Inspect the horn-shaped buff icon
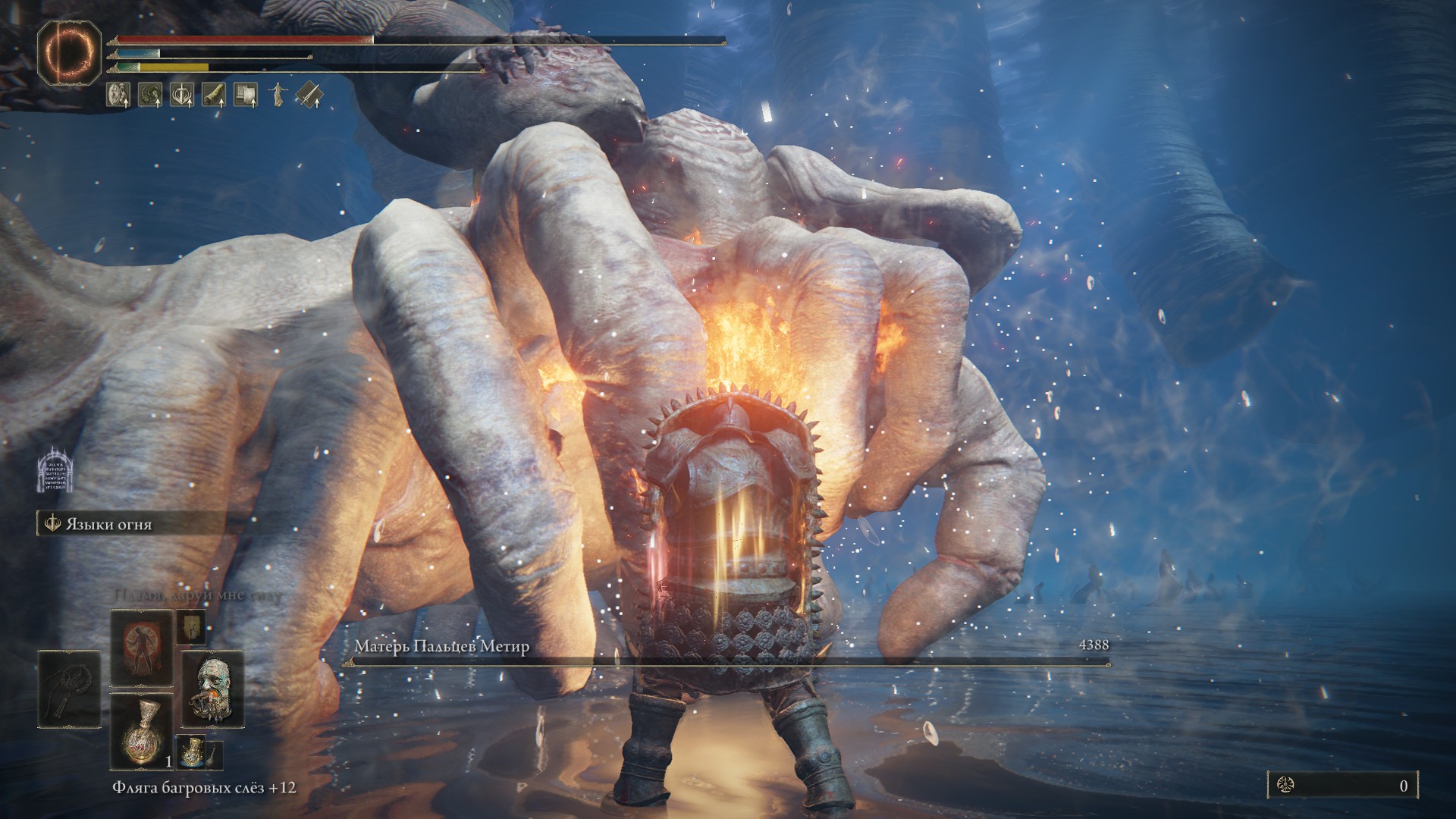Viewport: 1456px width, 819px height. [214, 94]
